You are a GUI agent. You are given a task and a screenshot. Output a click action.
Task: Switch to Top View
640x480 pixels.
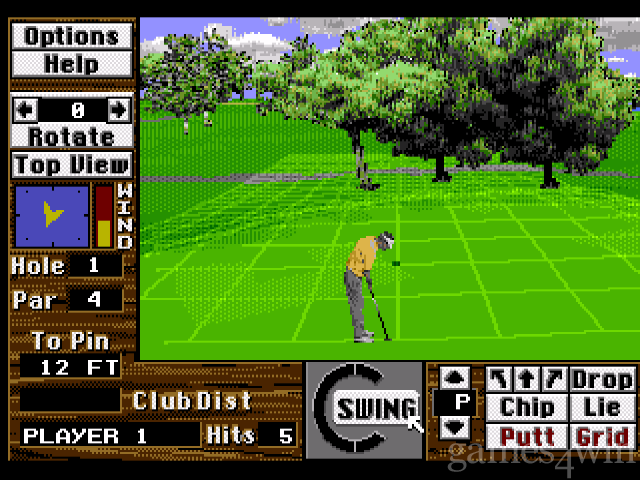(x=71, y=164)
